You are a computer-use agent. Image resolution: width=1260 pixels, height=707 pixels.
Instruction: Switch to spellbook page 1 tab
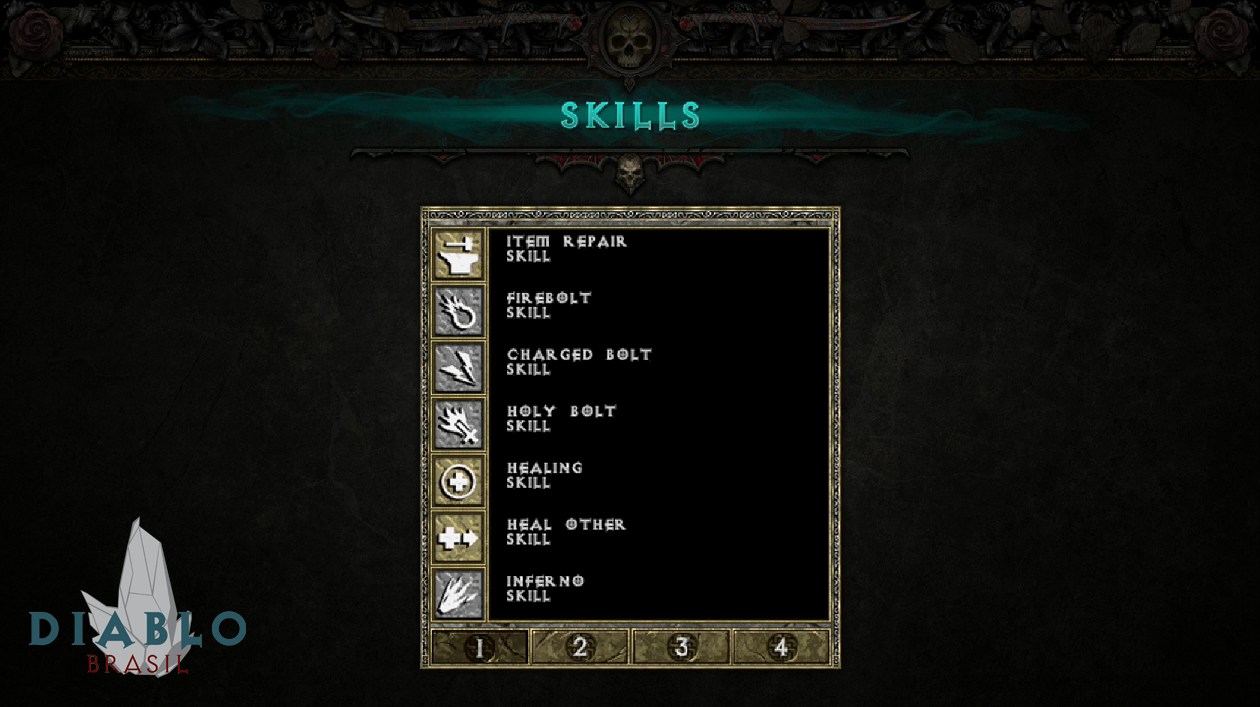[479, 648]
